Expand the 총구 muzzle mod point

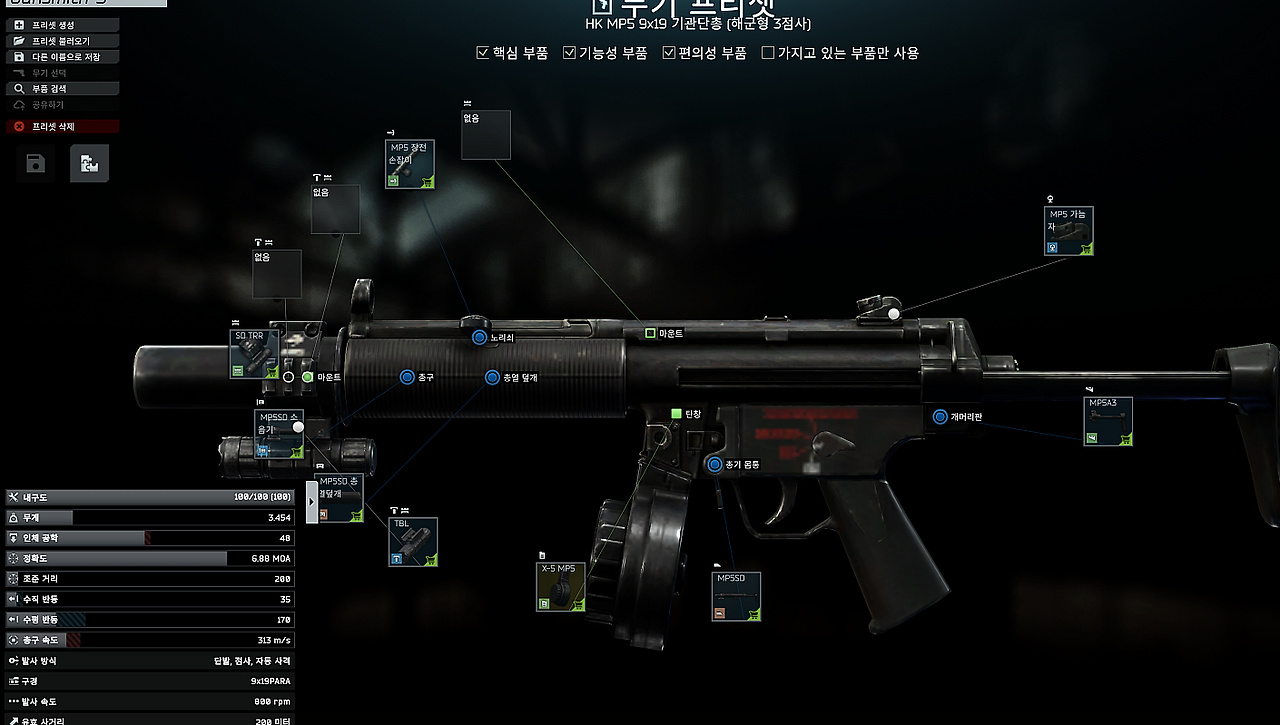pyautogui.click(x=405, y=378)
